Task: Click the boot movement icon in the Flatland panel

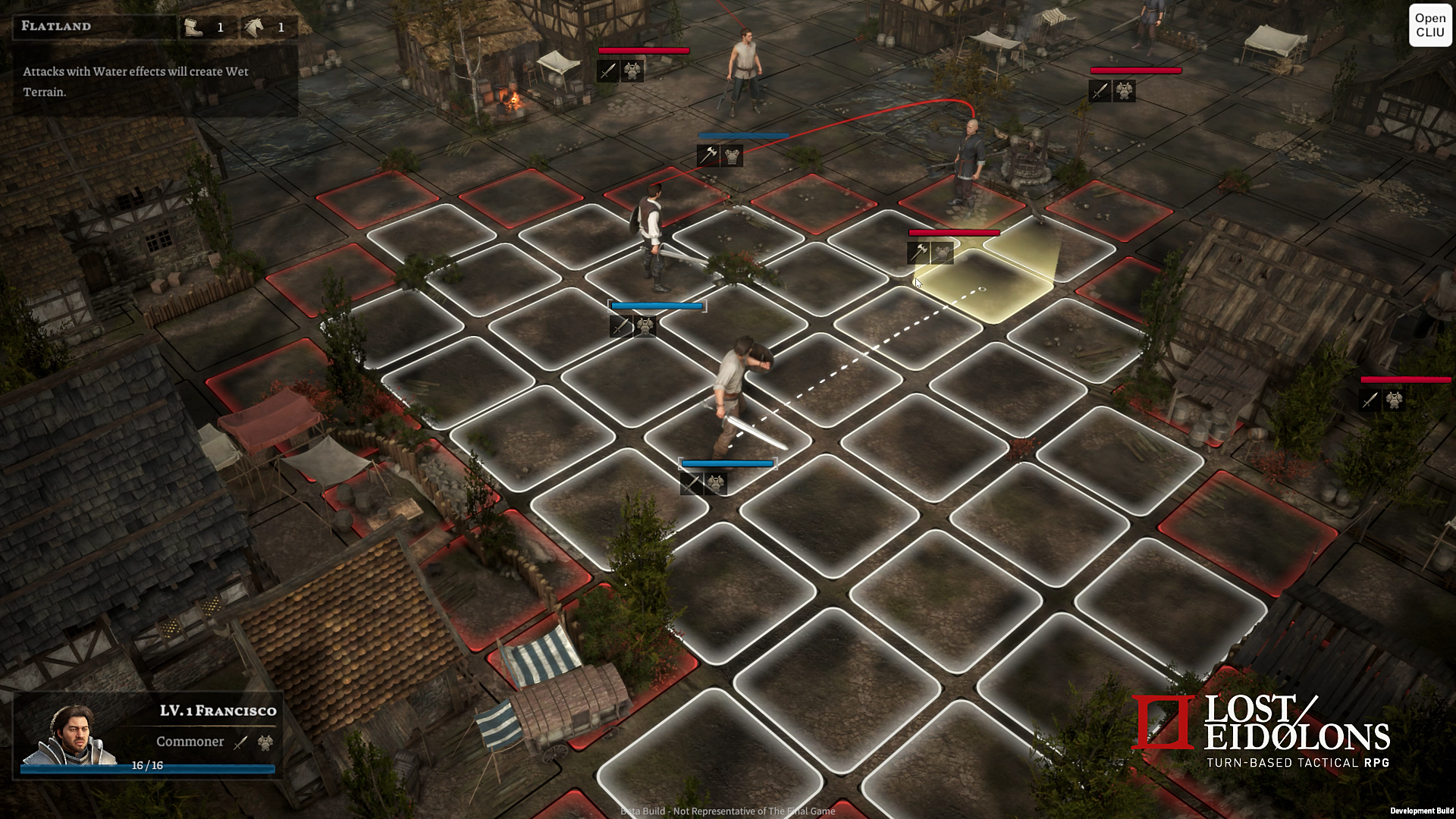Action: (195, 27)
